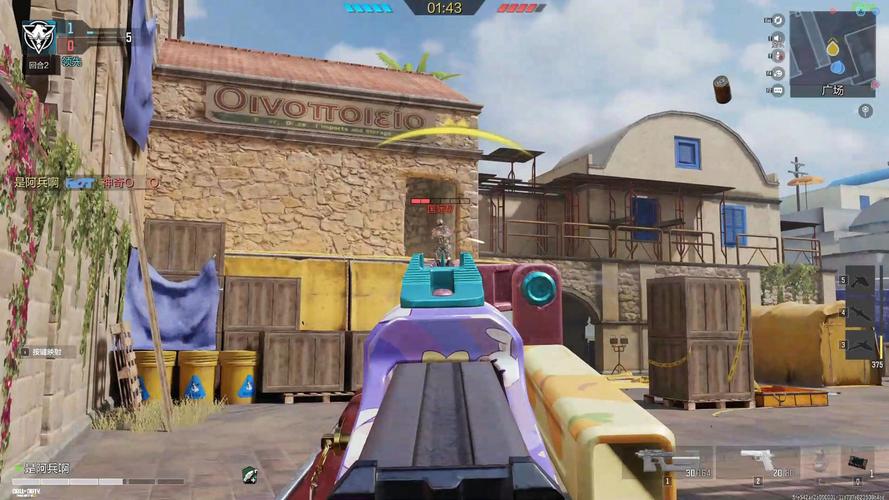Choose the scorestreak in slot 3
Viewport: 889px width, 500px height.
pyautogui.click(x=861, y=343)
